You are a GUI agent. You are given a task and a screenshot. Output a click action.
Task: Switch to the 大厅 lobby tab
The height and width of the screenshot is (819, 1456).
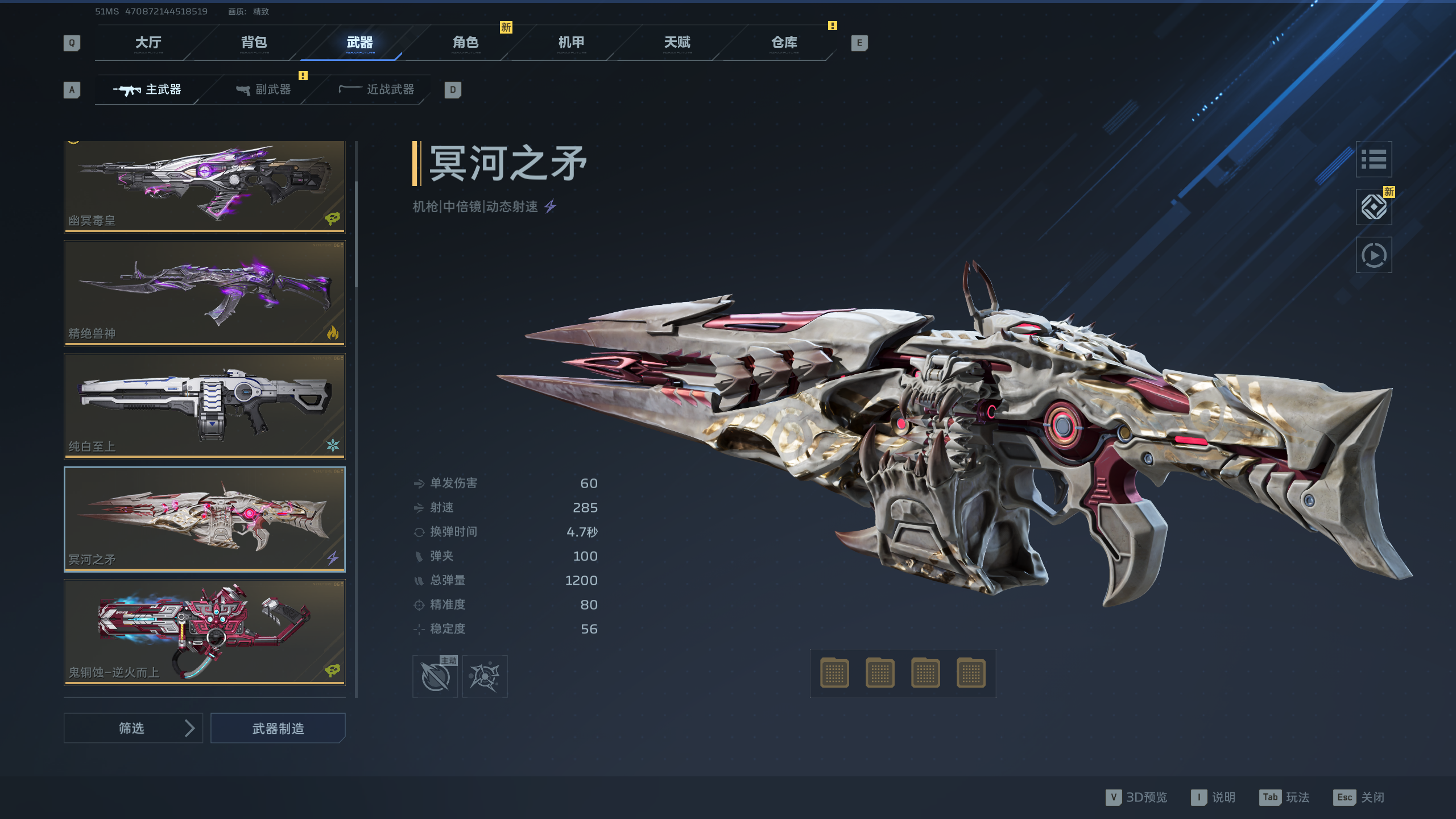coord(148,43)
